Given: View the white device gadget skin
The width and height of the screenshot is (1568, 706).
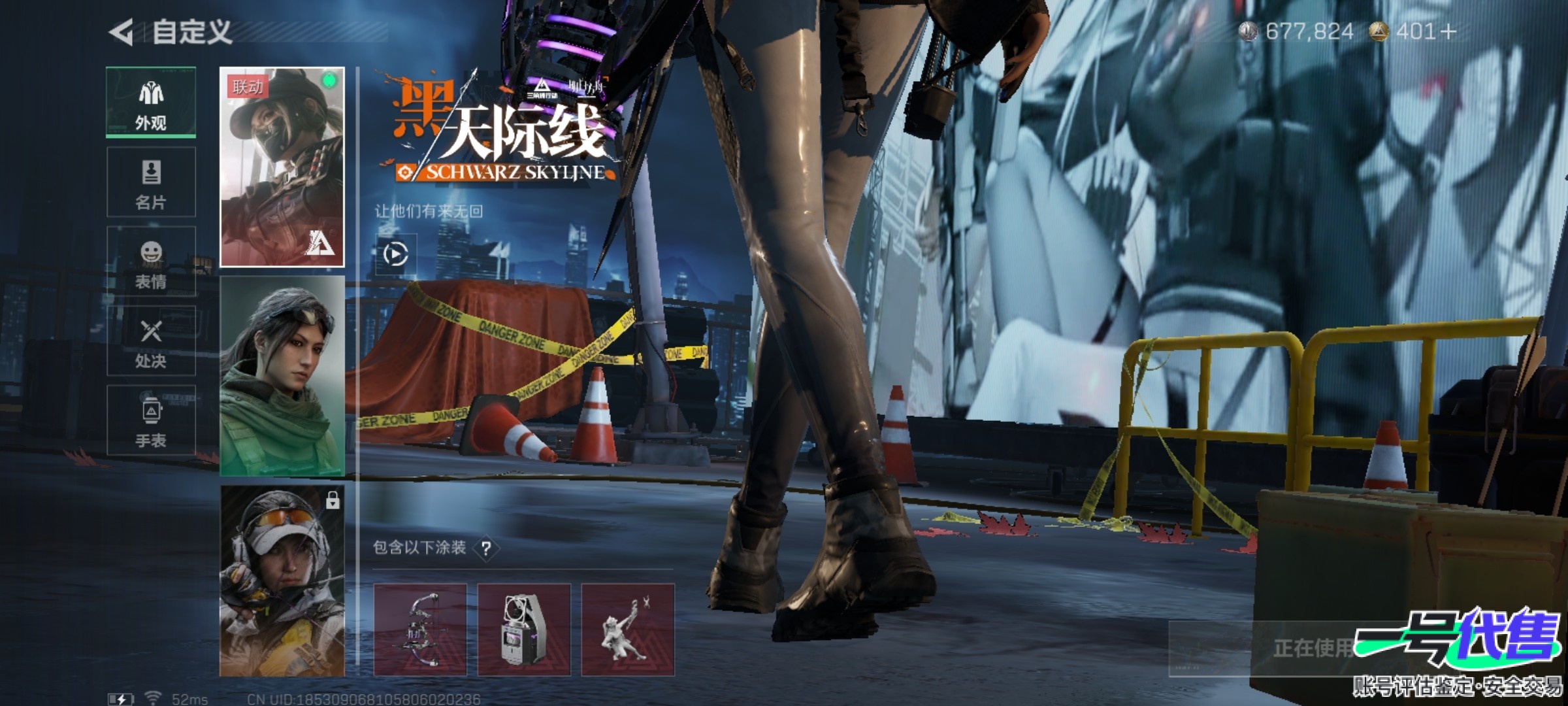Looking at the screenshot, I should click(524, 630).
